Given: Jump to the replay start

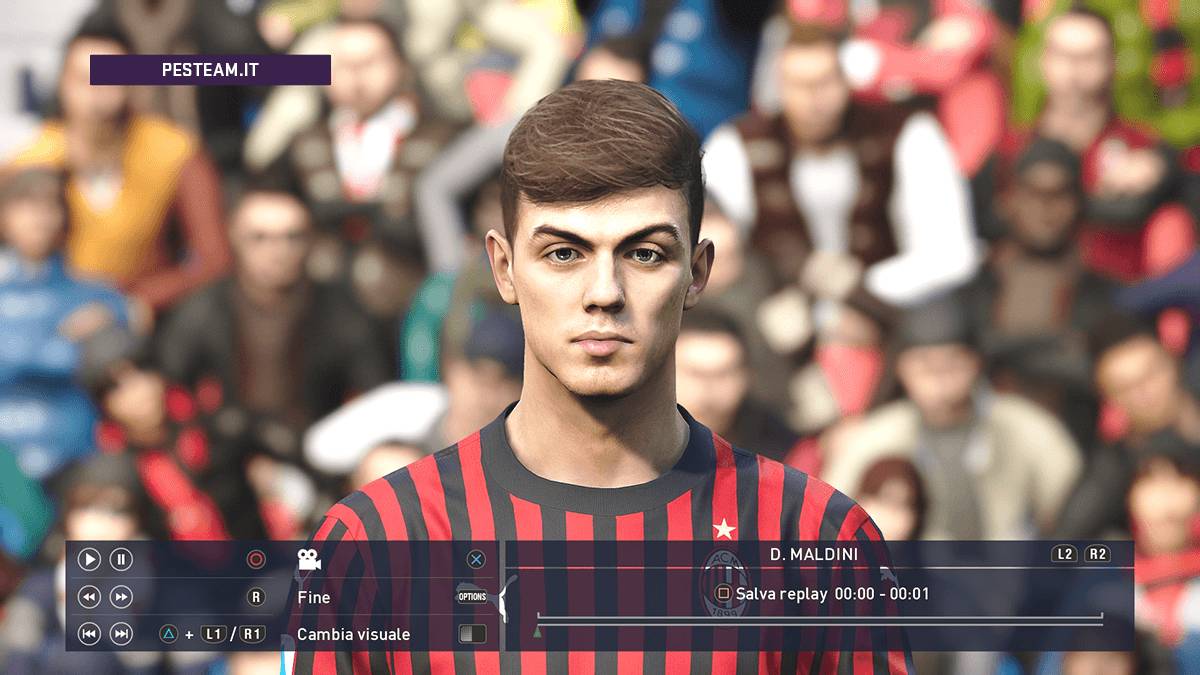Looking at the screenshot, I should point(89,634).
